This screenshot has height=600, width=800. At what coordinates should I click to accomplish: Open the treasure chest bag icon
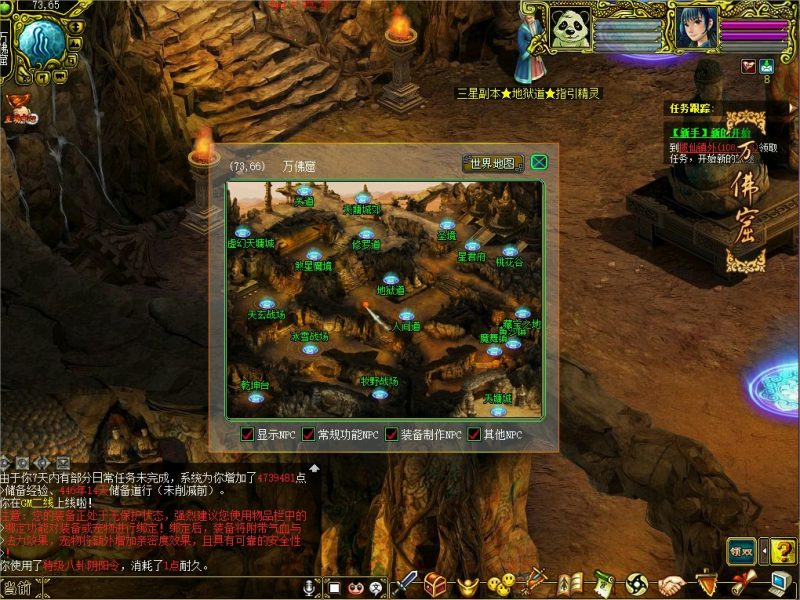(x=435, y=583)
